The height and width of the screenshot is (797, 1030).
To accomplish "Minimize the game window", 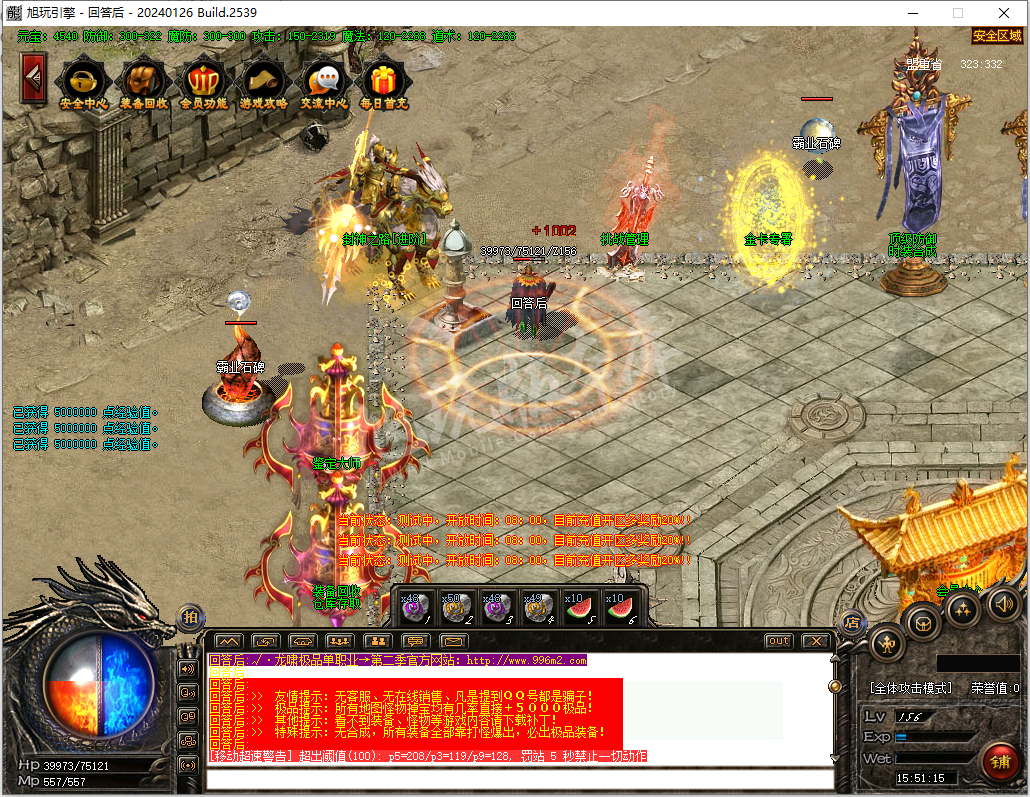I will pyautogui.click(x=911, y=13).
